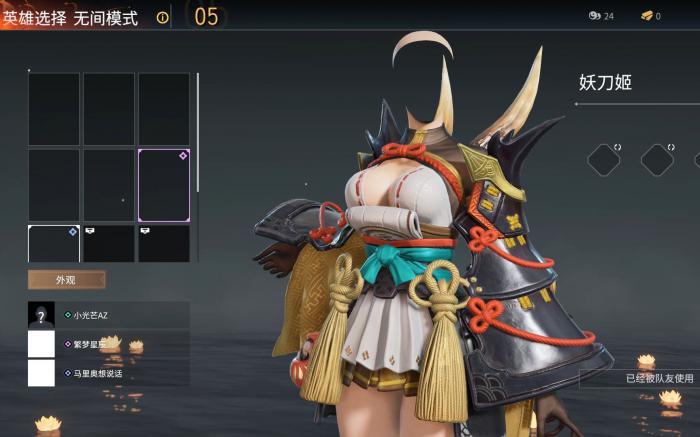Select the purple-outlined hero tile

163,185
